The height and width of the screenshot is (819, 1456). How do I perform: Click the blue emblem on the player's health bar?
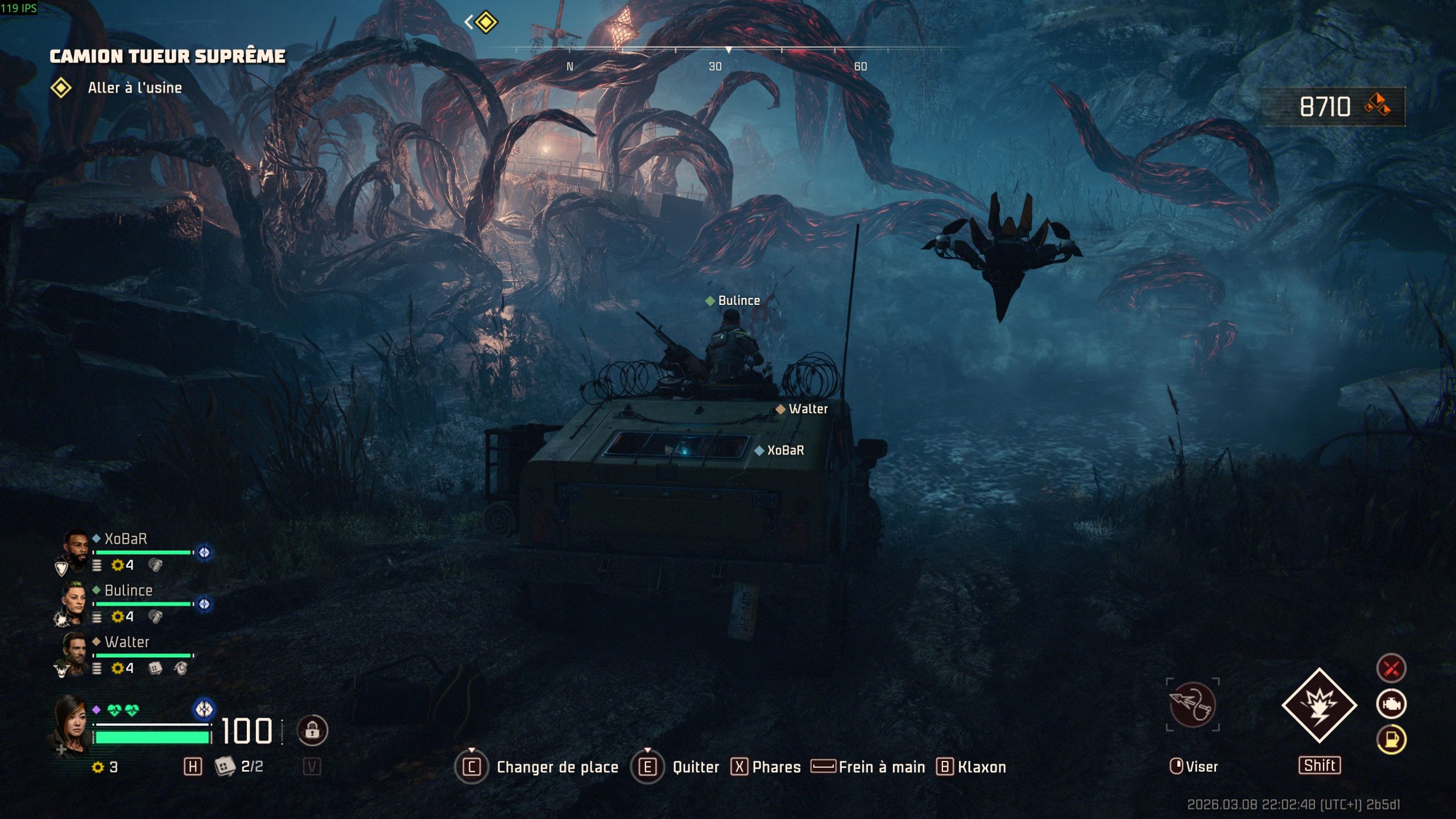[204, 709]
